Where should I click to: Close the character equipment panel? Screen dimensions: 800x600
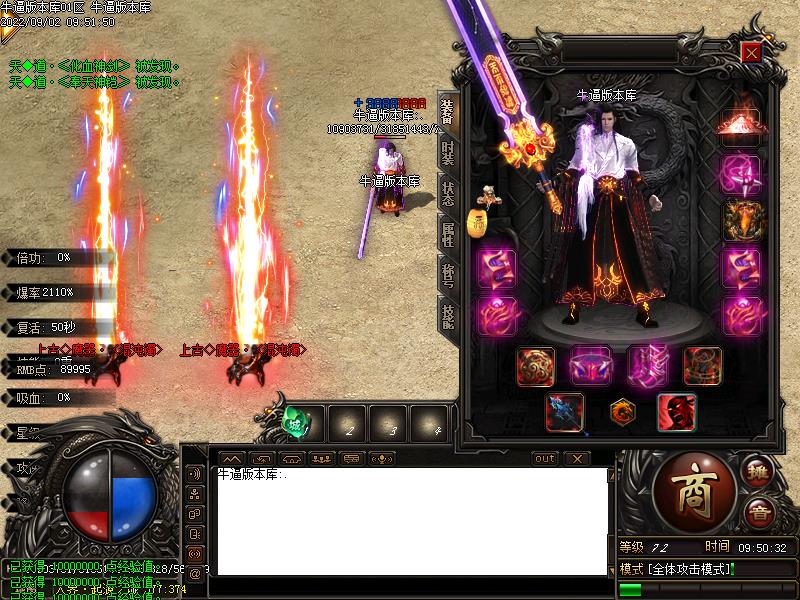[x=751, y=52]
